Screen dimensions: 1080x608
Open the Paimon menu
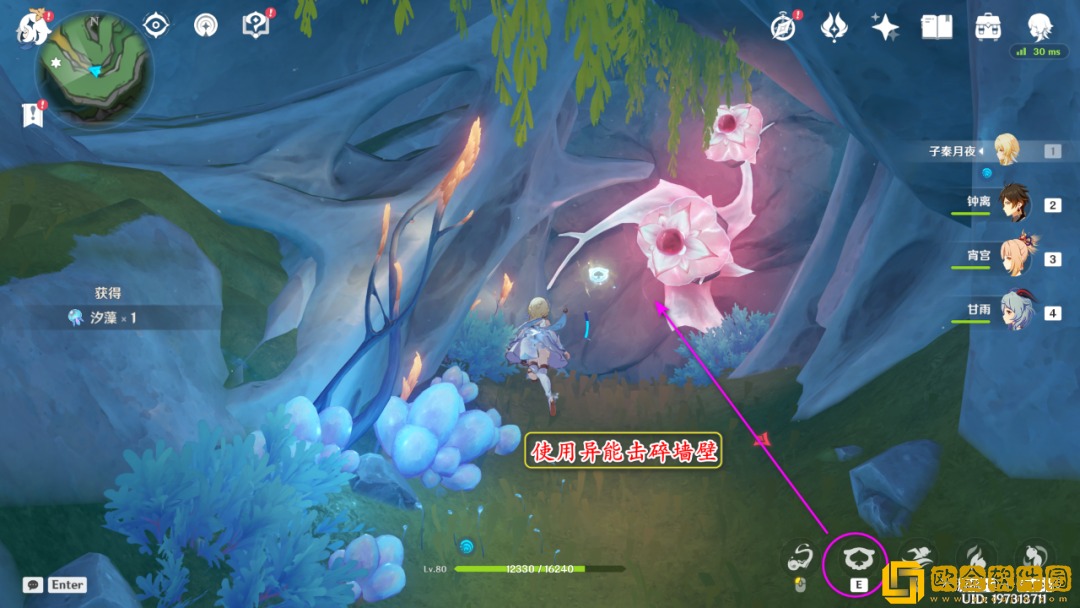[33, 28]
